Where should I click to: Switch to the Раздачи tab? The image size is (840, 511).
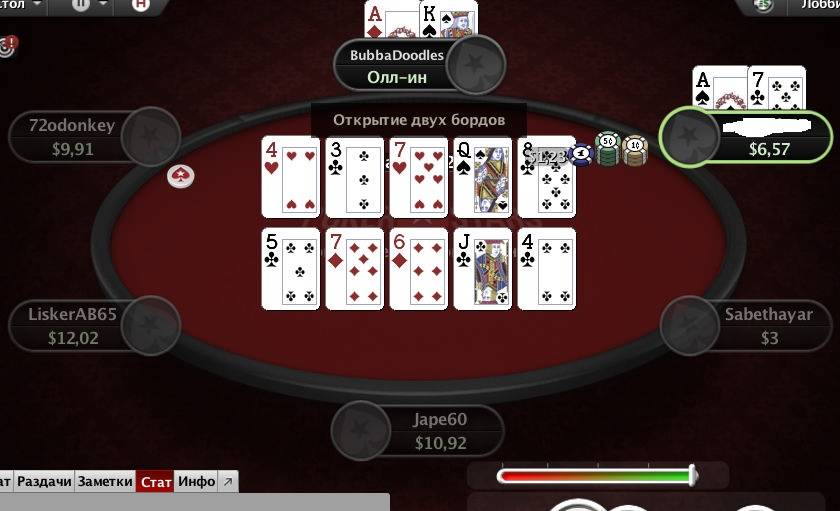coord(44,482)
